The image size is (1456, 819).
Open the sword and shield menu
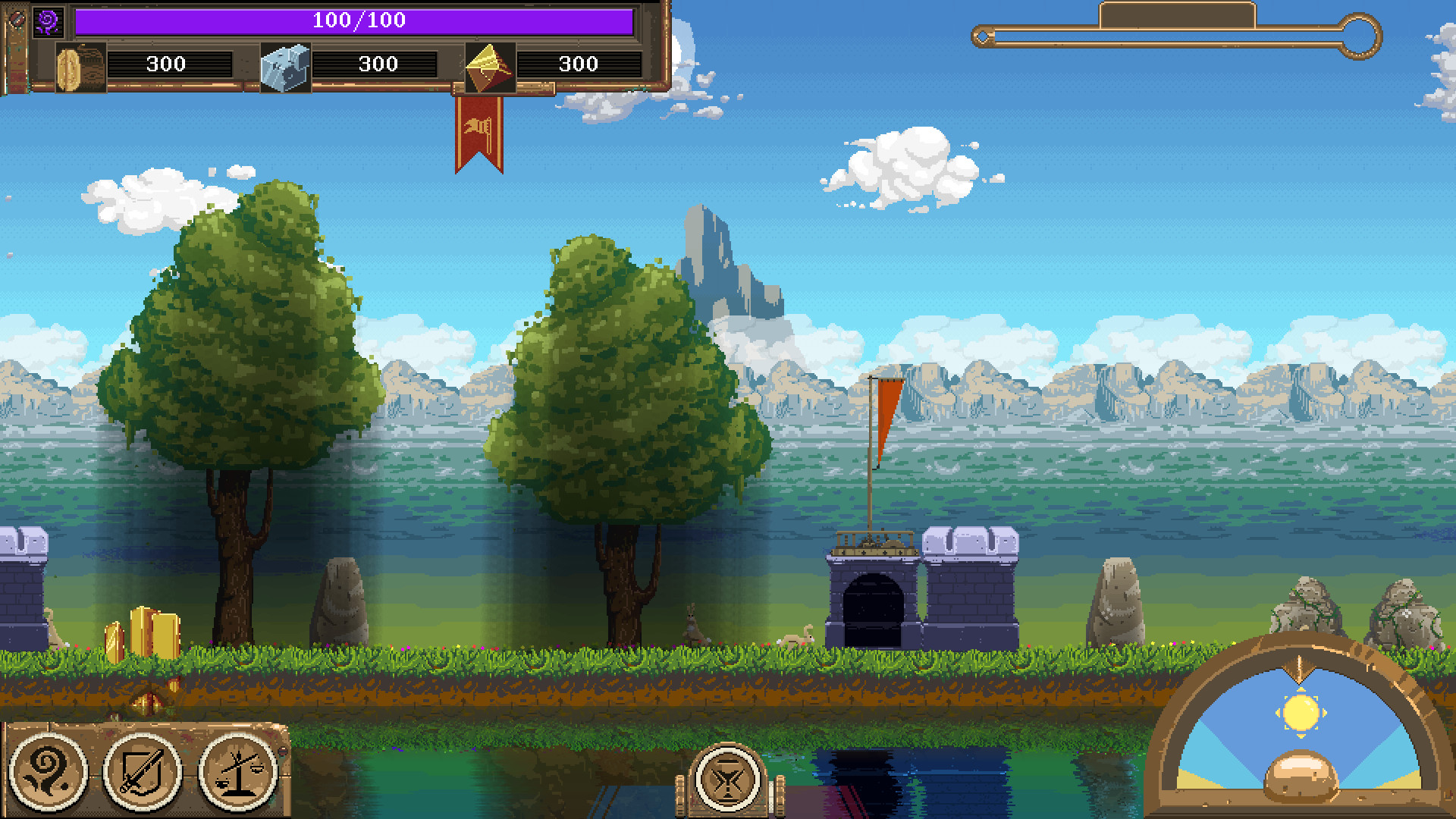(143, 771)
